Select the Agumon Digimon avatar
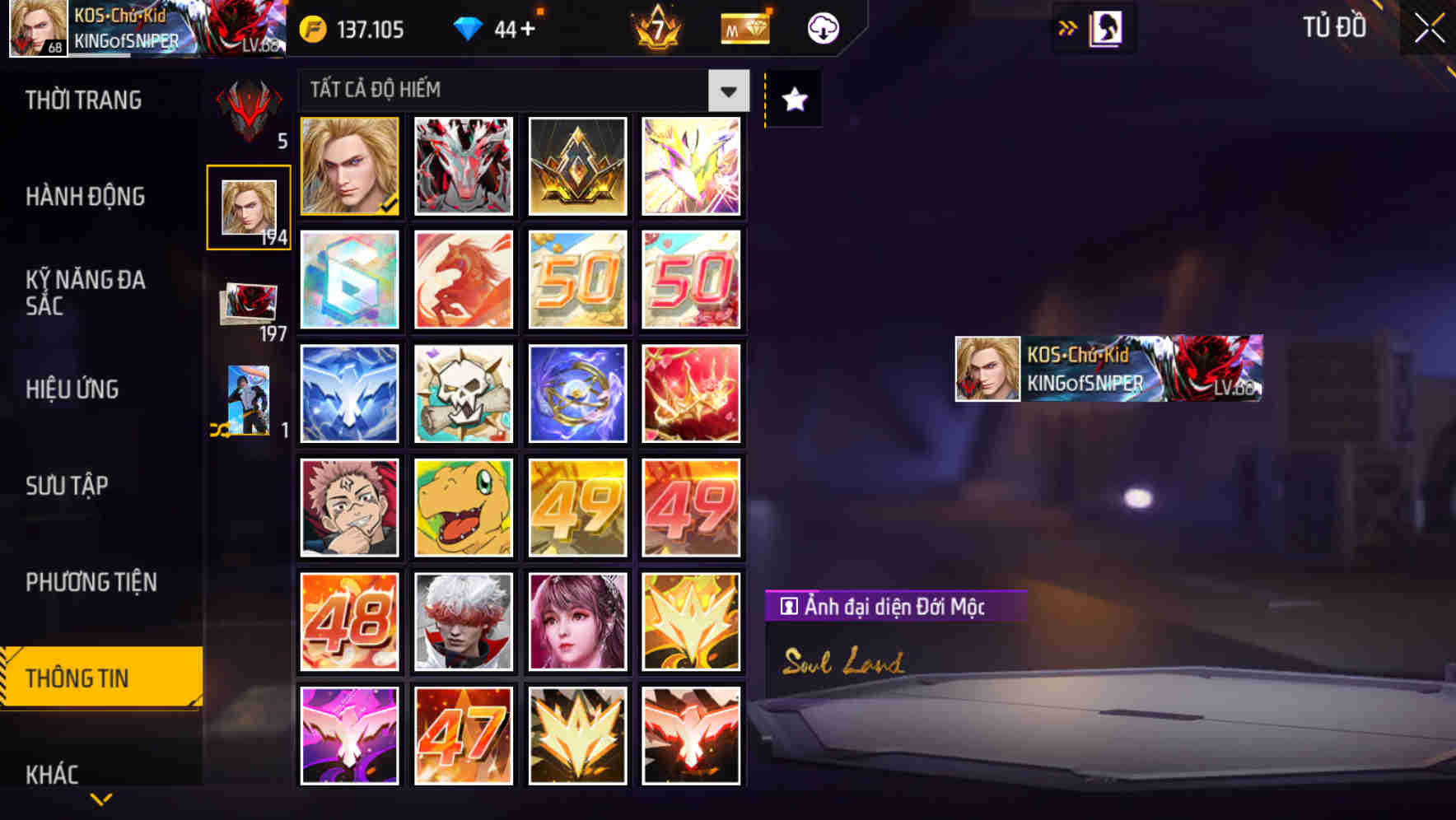This screenshot has height=820, width=1456. coord(463,506)
